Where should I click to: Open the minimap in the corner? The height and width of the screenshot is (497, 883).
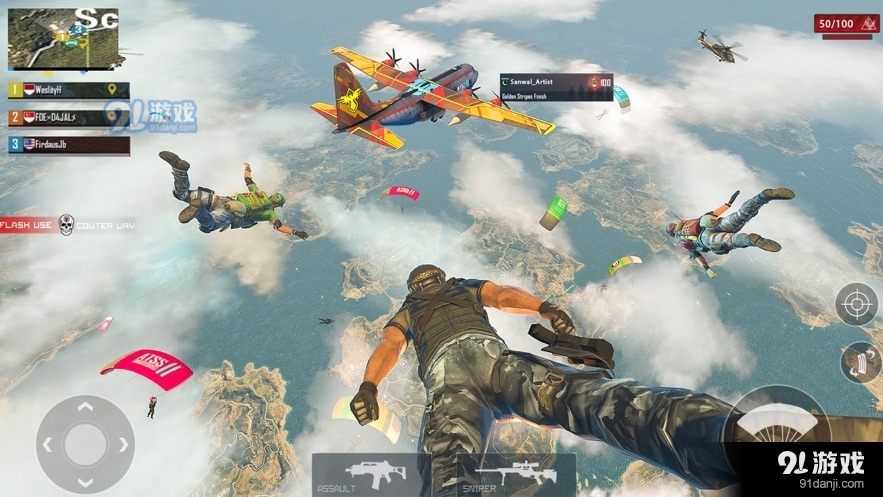[63, 39]
